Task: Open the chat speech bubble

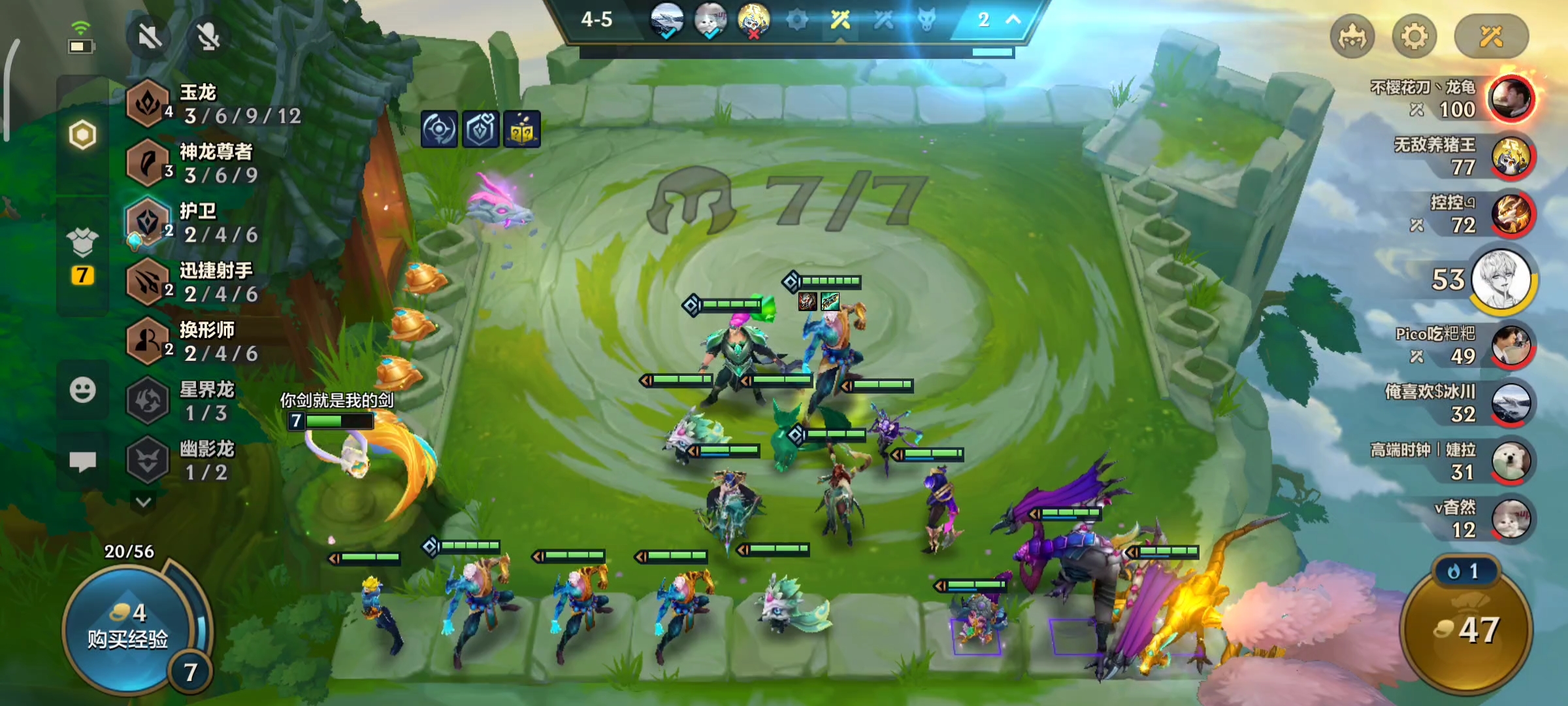Action: tap(82, 462)
